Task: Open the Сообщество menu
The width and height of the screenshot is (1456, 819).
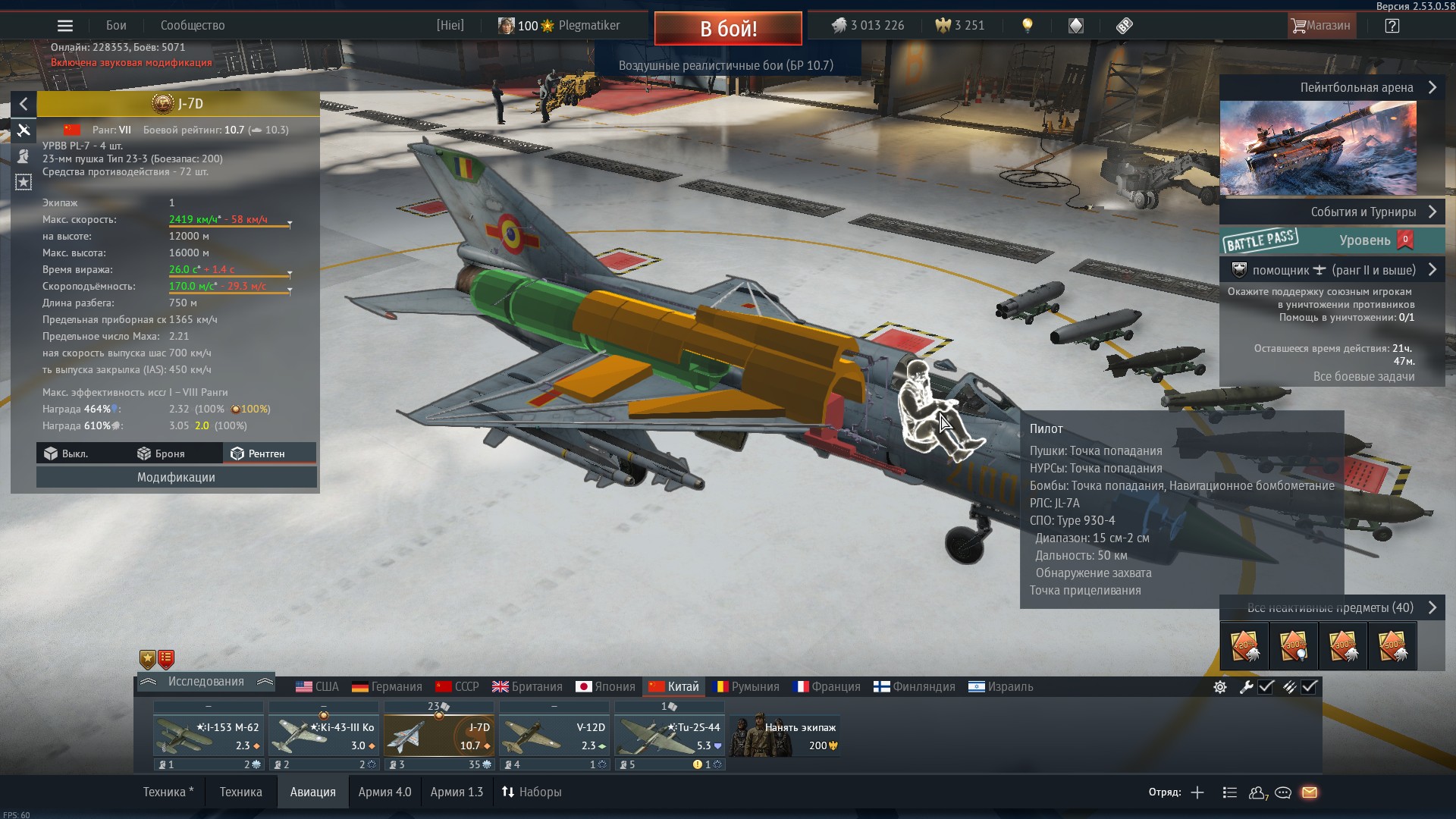Action: (193, 26)
